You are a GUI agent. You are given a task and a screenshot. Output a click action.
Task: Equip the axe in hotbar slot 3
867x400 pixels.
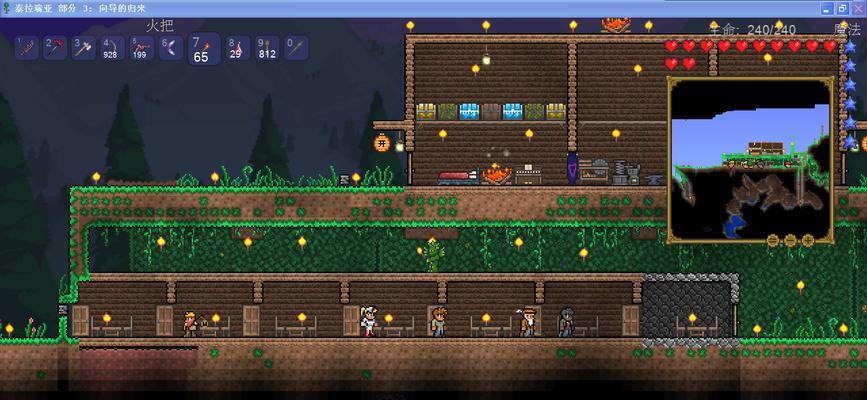(82, 47)
